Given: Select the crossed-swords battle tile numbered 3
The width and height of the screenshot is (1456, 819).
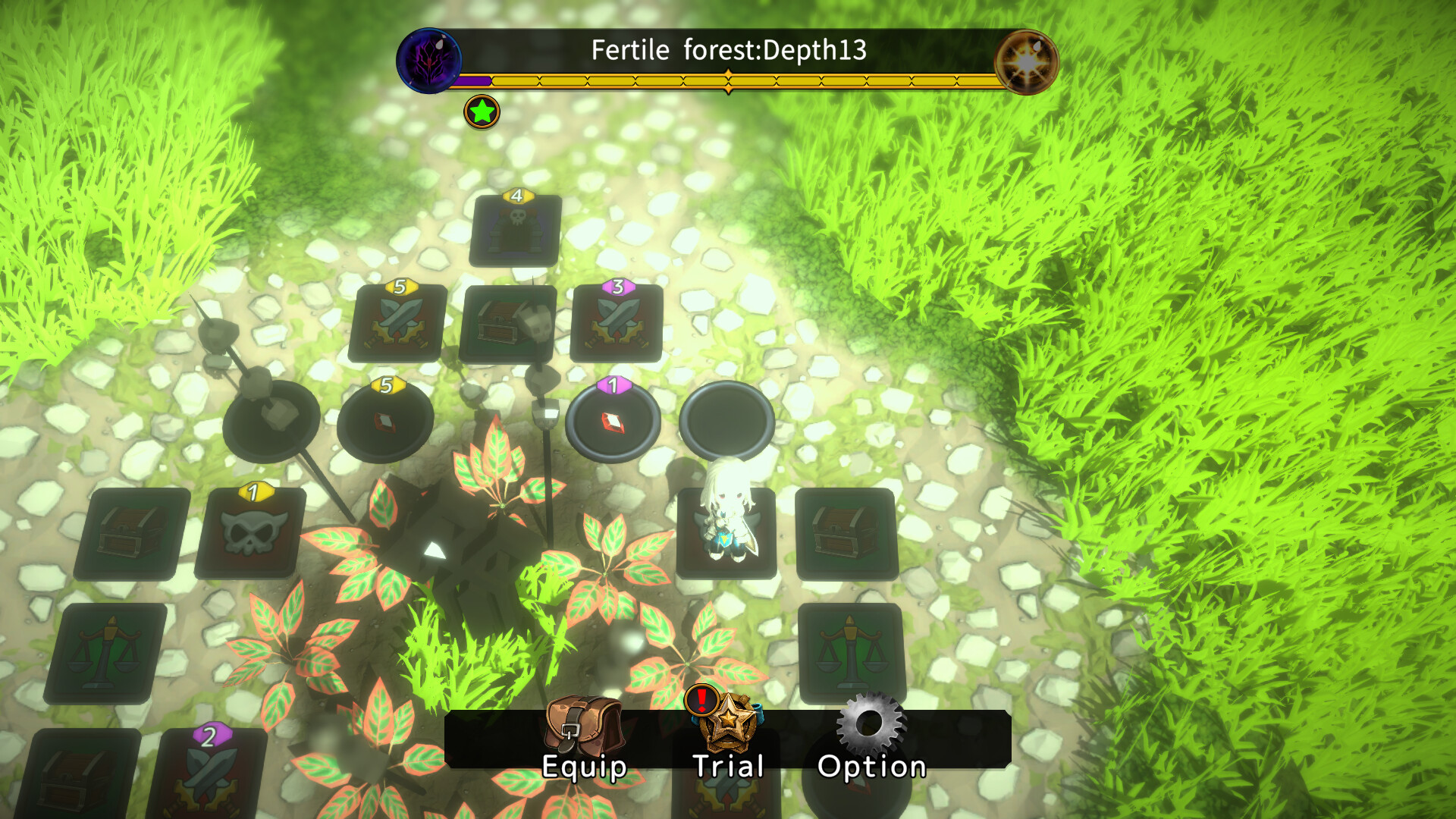Looking at the screenshot, I should [x=616, y=324].
